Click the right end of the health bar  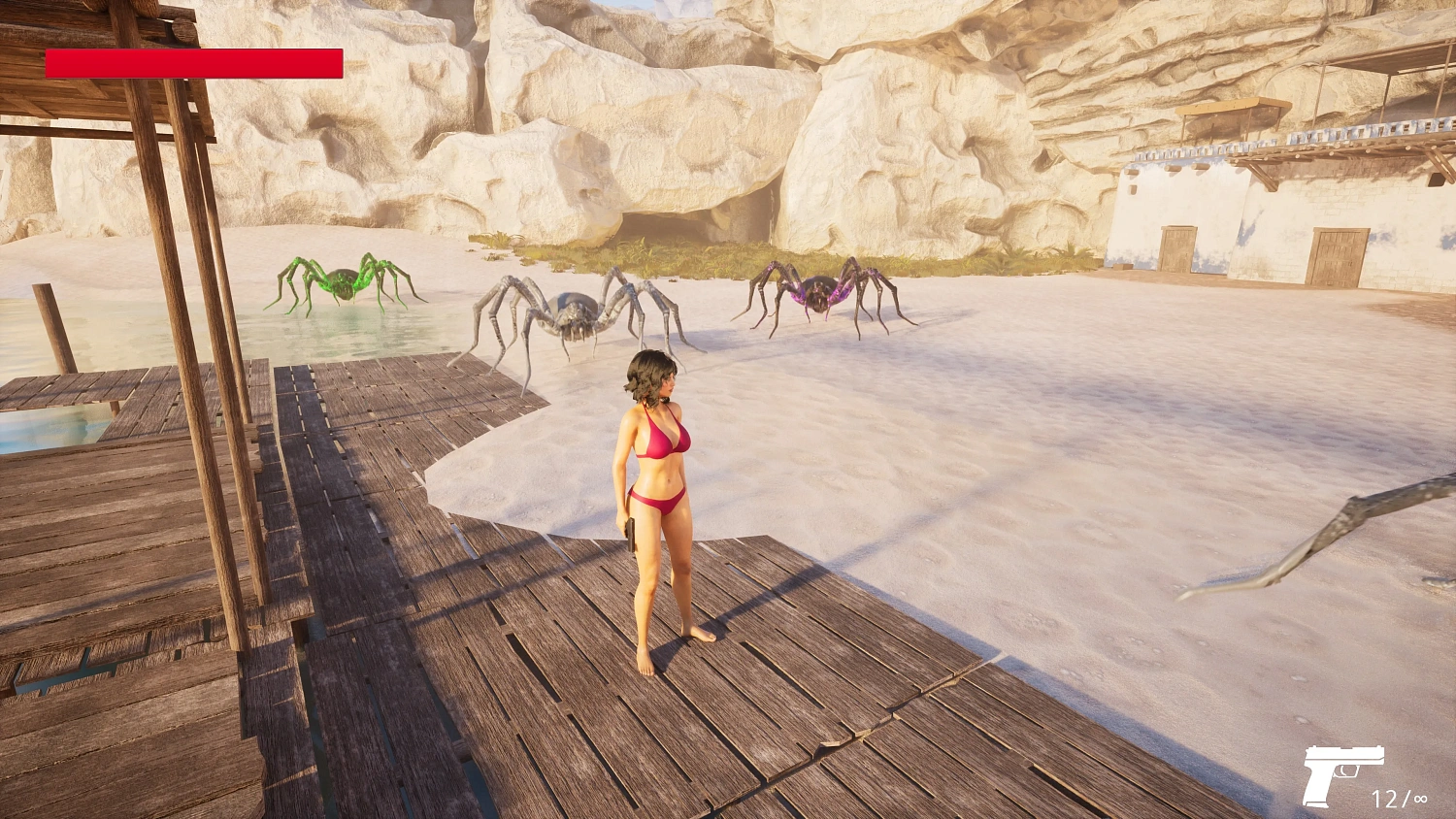click(338, 64)
